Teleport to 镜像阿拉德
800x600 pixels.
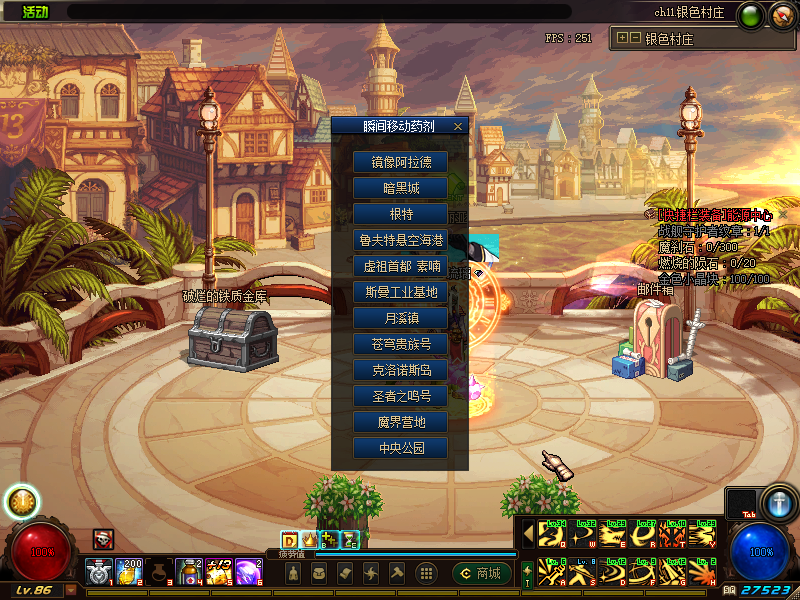click(400, 162)
